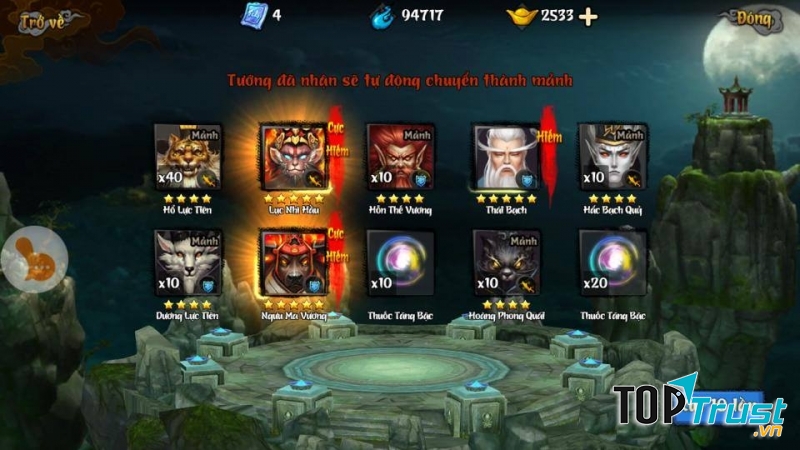Close the screen with the Đóng button
Image resolution: width=800 pixels, height=450 pixels.
pyautogui.click(x=752, y=19)
